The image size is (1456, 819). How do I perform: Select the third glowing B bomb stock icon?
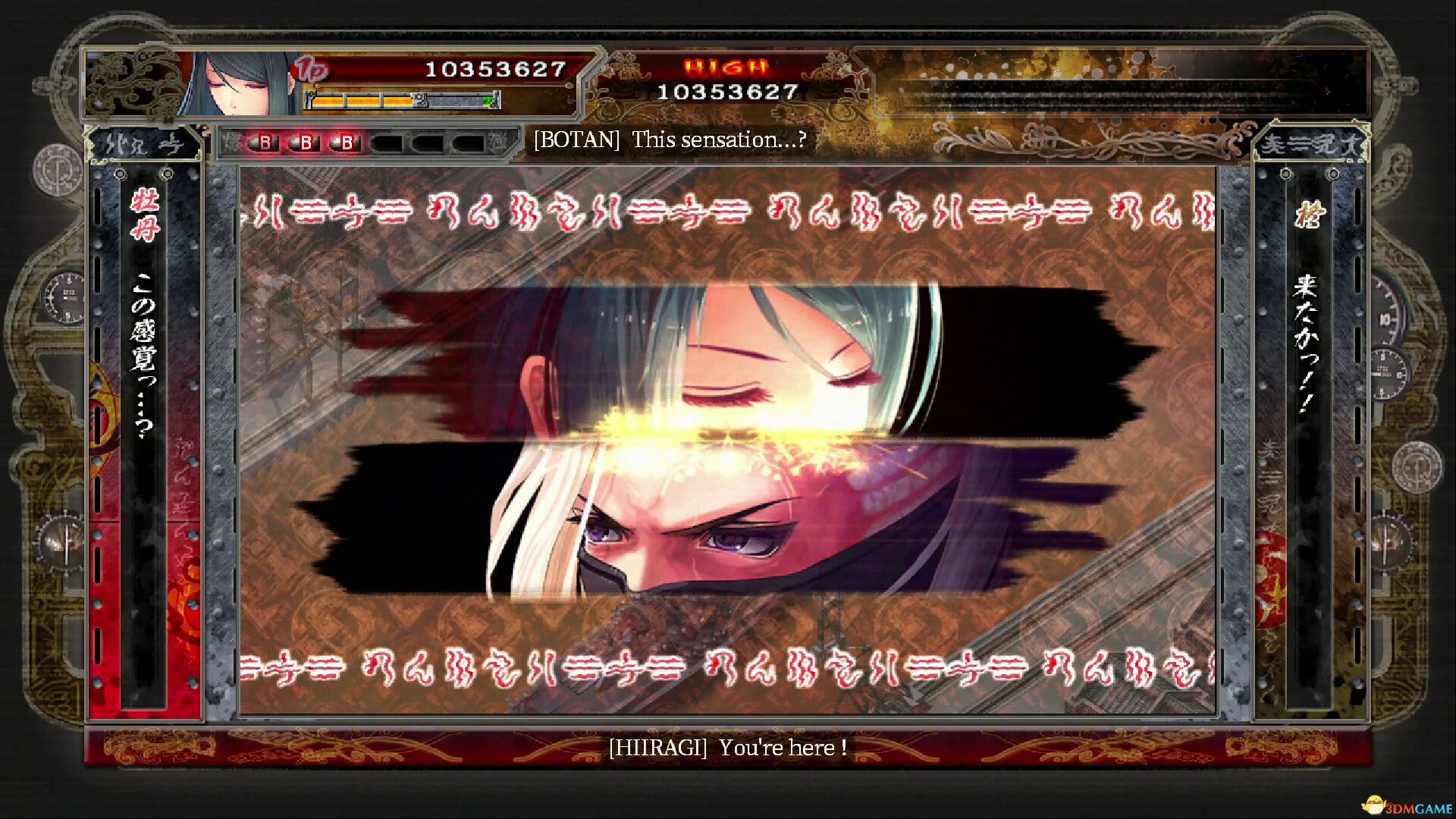pyautogui.click(x=347, y=143)
